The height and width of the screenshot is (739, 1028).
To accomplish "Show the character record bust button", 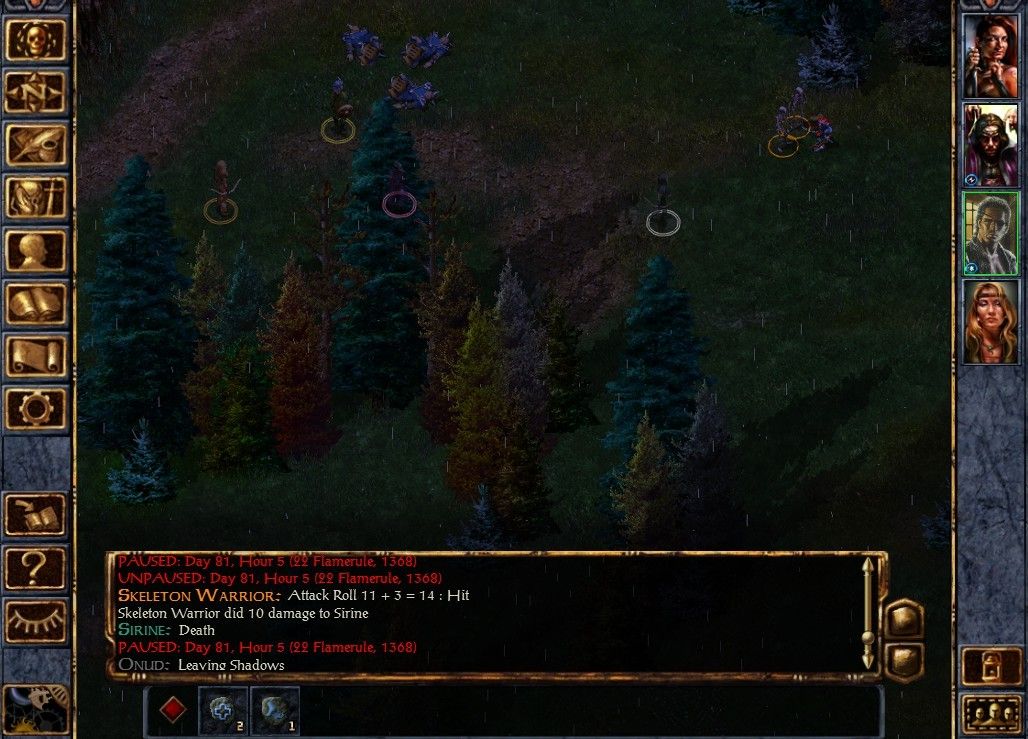I will [x=36, y=250].
